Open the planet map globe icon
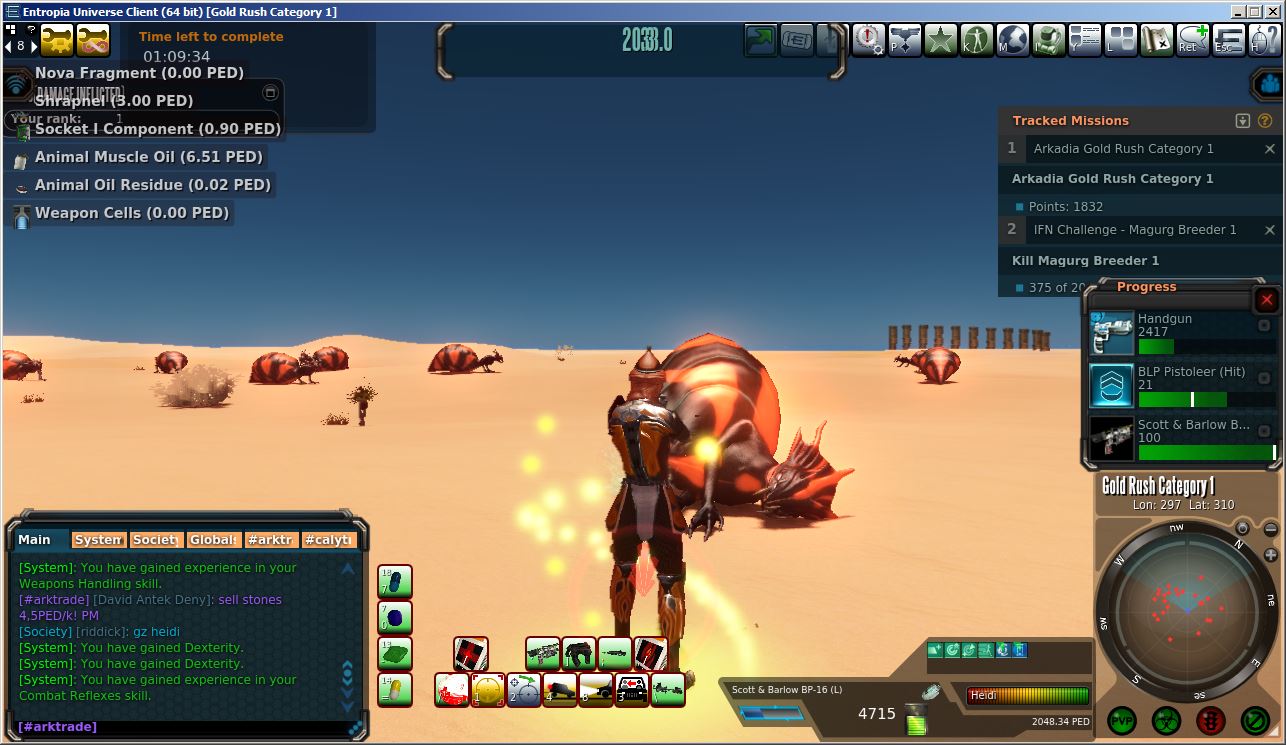The width and height of the screenshot is (1286, 745). pos(1013,40)
